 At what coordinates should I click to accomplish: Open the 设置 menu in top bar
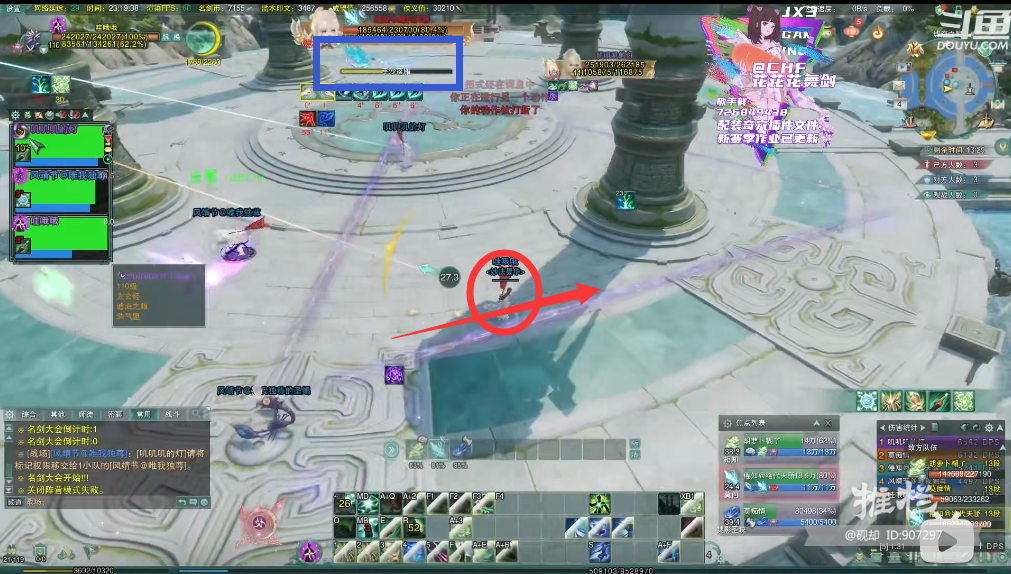pyautogui.click(x=13, y=7)
